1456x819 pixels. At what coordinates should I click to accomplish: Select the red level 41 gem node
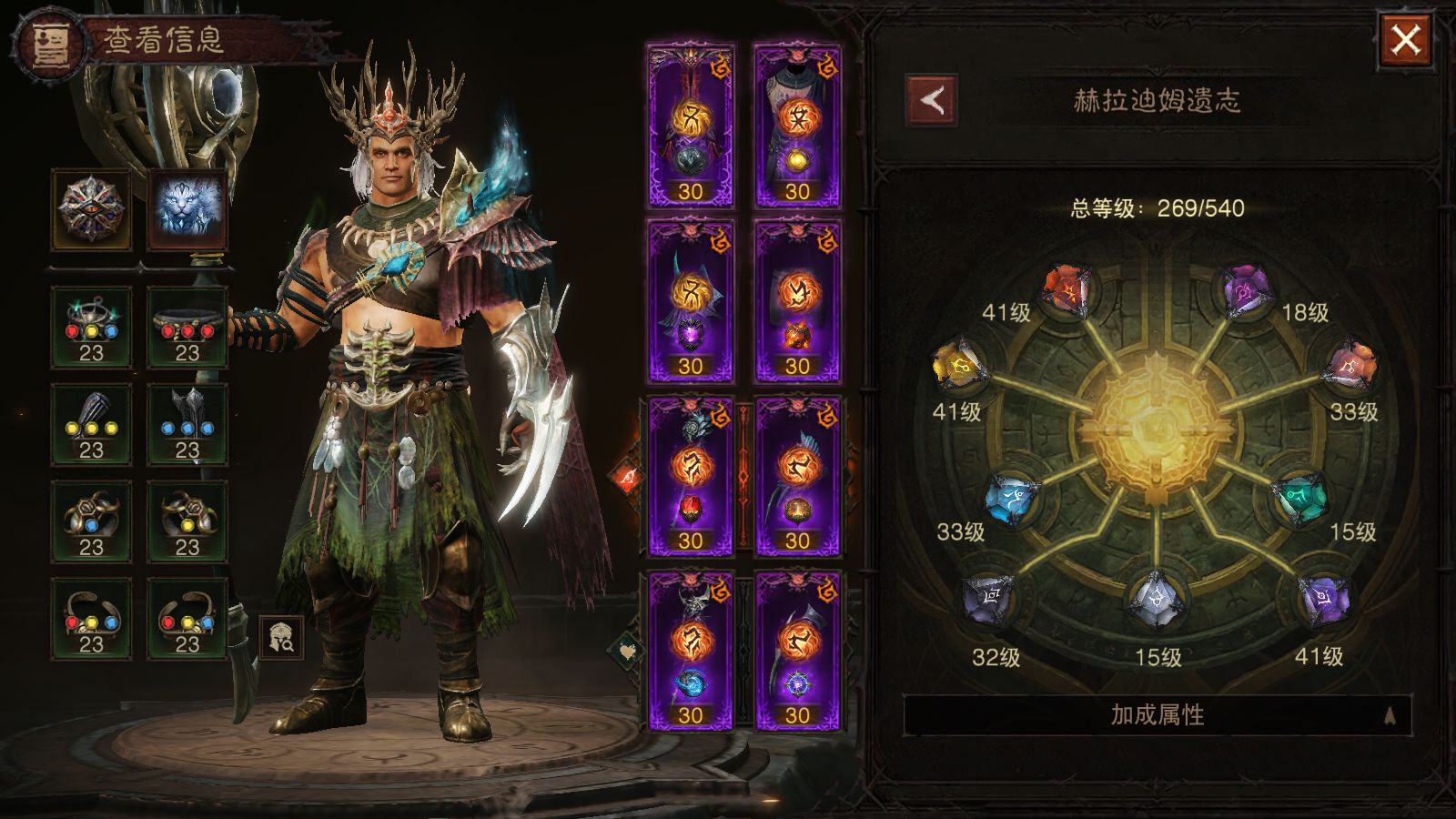[x=1067, y=291]
